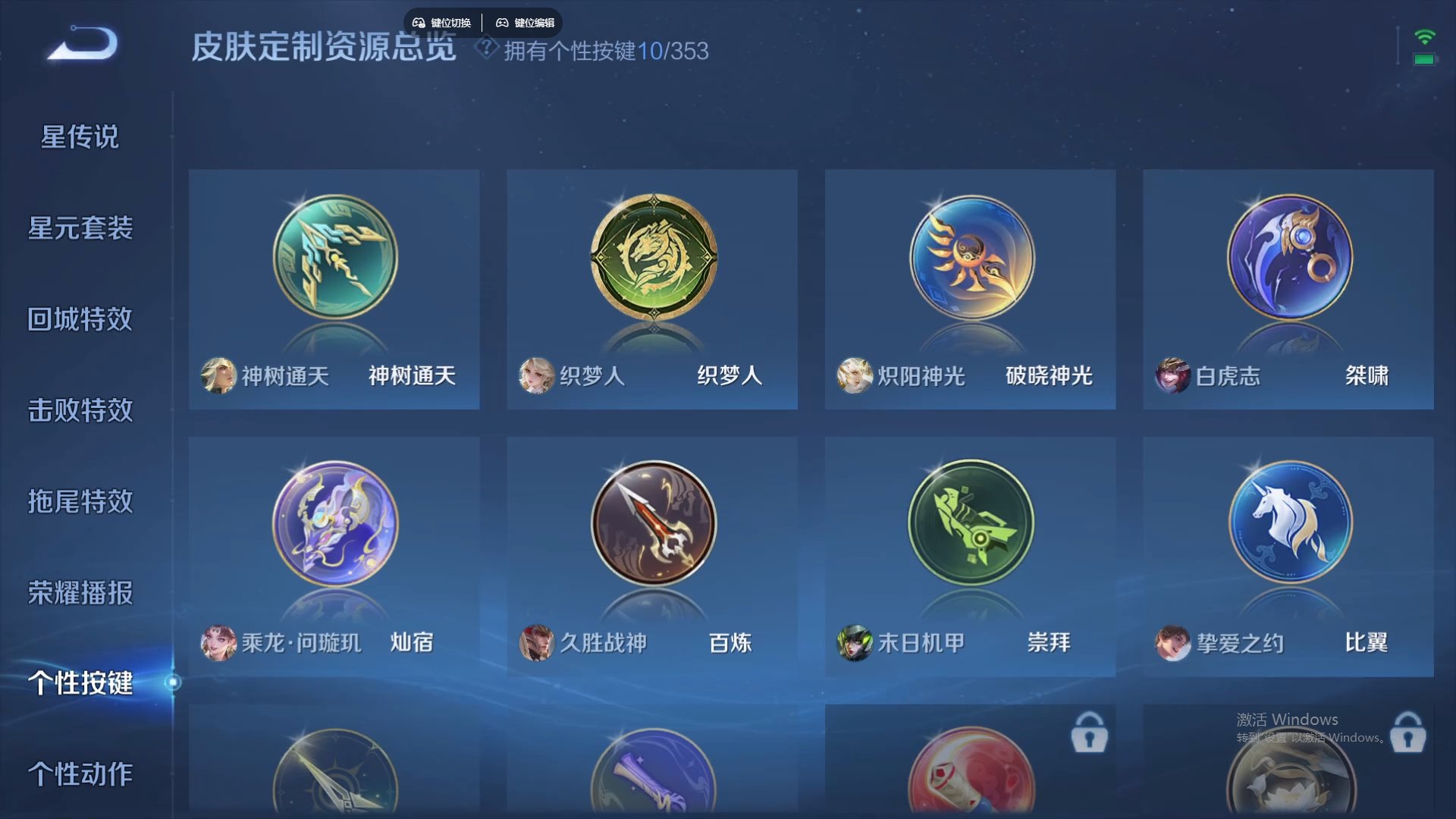Switch to the 星传说 tab

click(x=79, y=136)
